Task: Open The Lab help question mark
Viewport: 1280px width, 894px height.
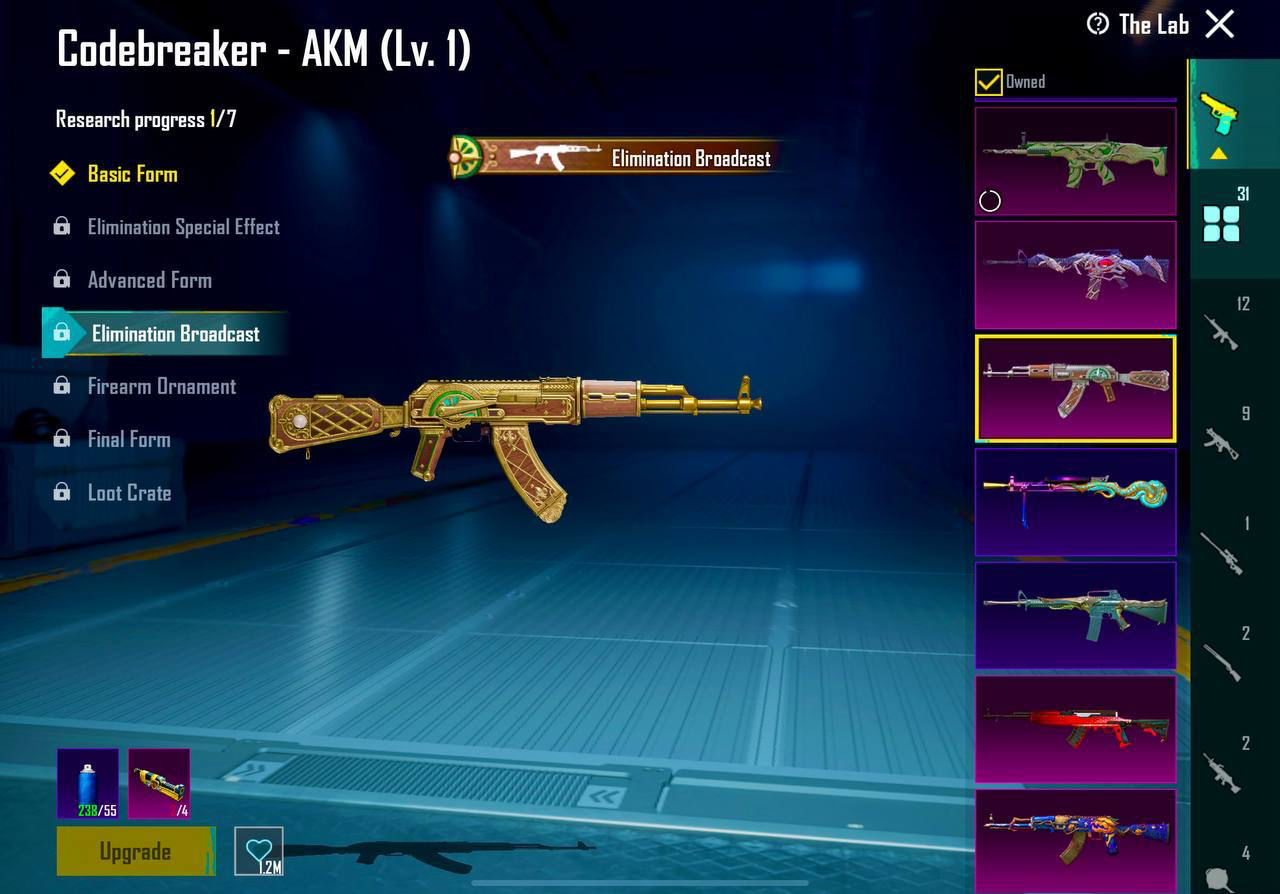Action: (x=1098, y=24)
